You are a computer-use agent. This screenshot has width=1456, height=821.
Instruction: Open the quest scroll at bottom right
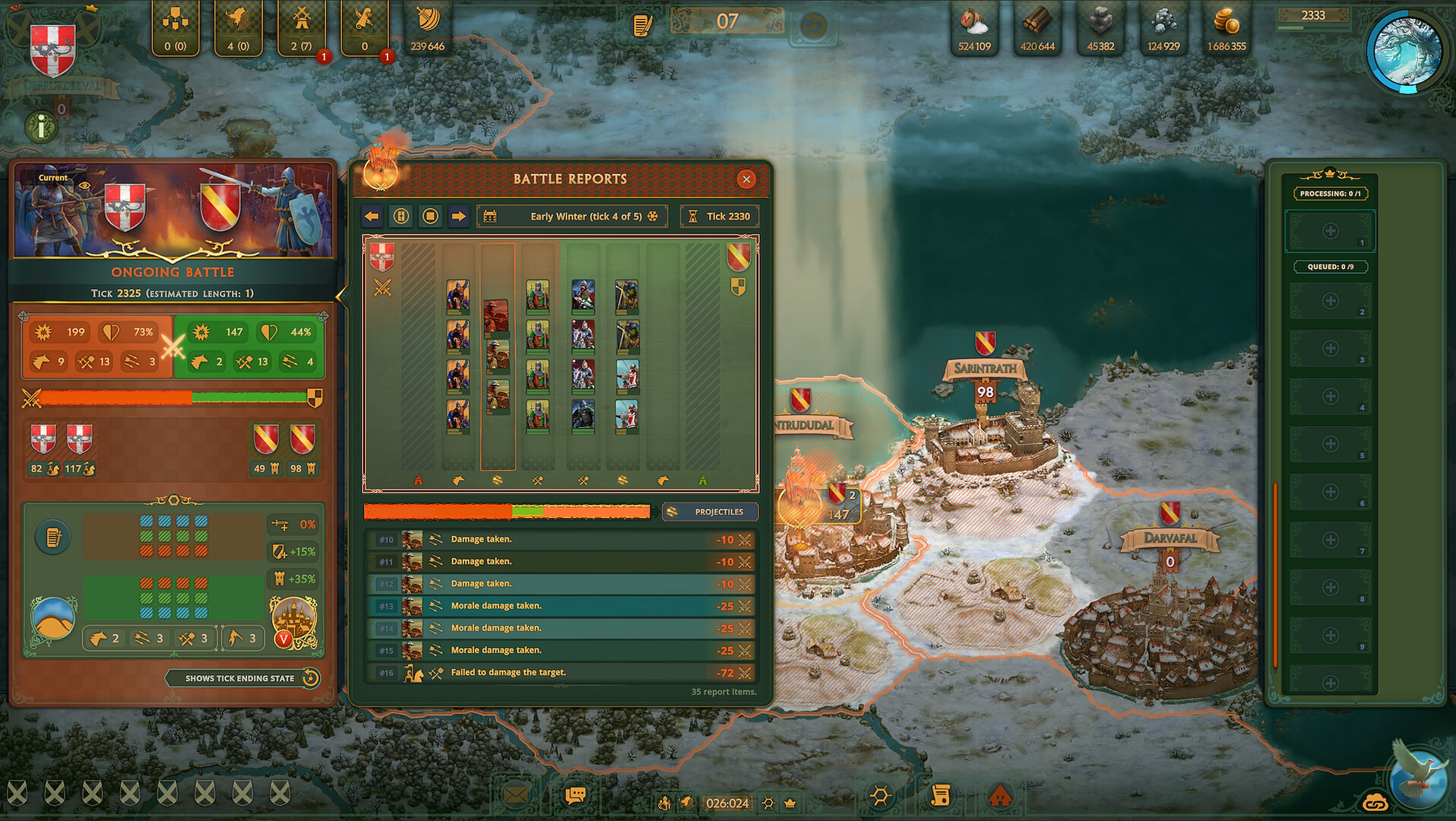coord(942,795)
